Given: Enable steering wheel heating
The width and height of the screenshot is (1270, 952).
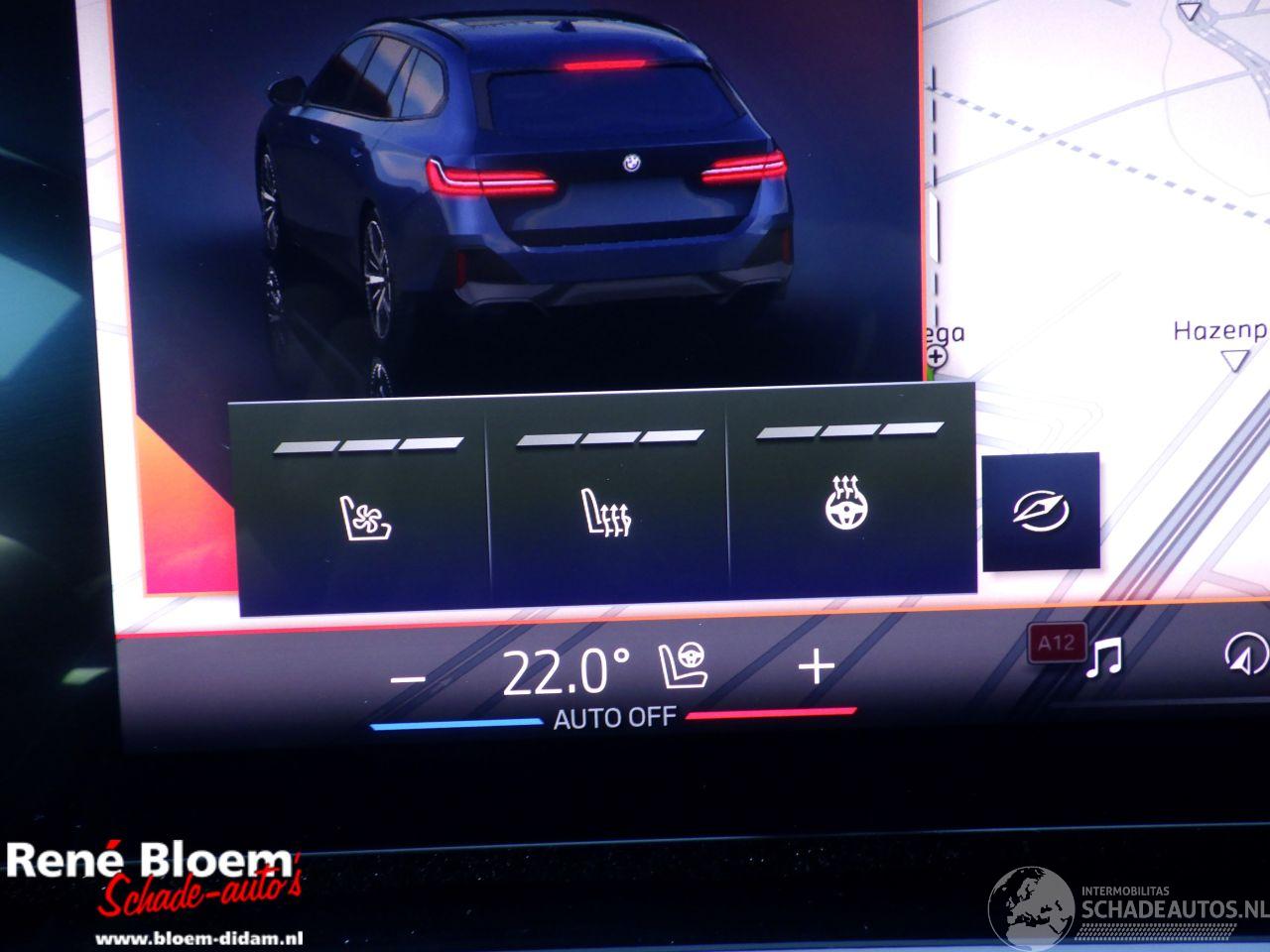Looking at the screenshot, I should [848, 504].
